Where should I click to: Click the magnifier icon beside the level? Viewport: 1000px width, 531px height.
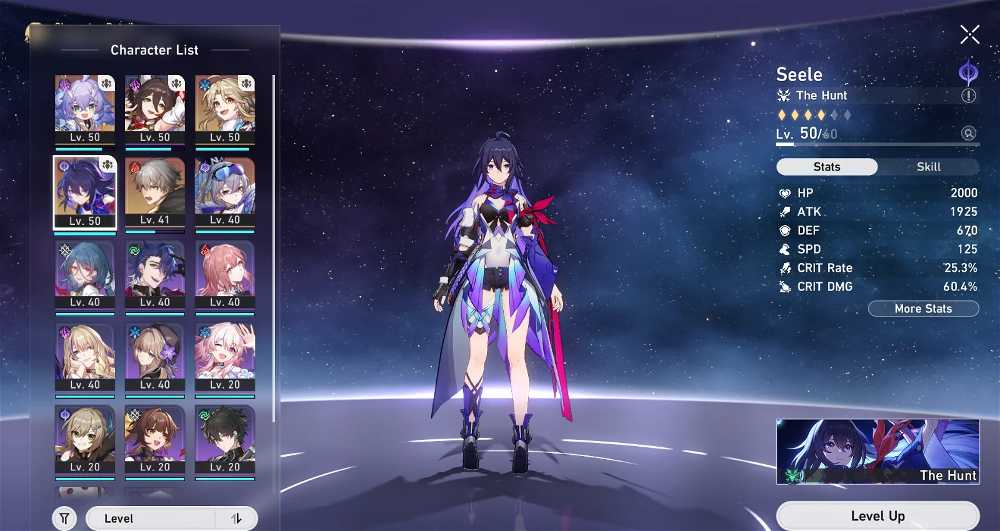[968, 133]
